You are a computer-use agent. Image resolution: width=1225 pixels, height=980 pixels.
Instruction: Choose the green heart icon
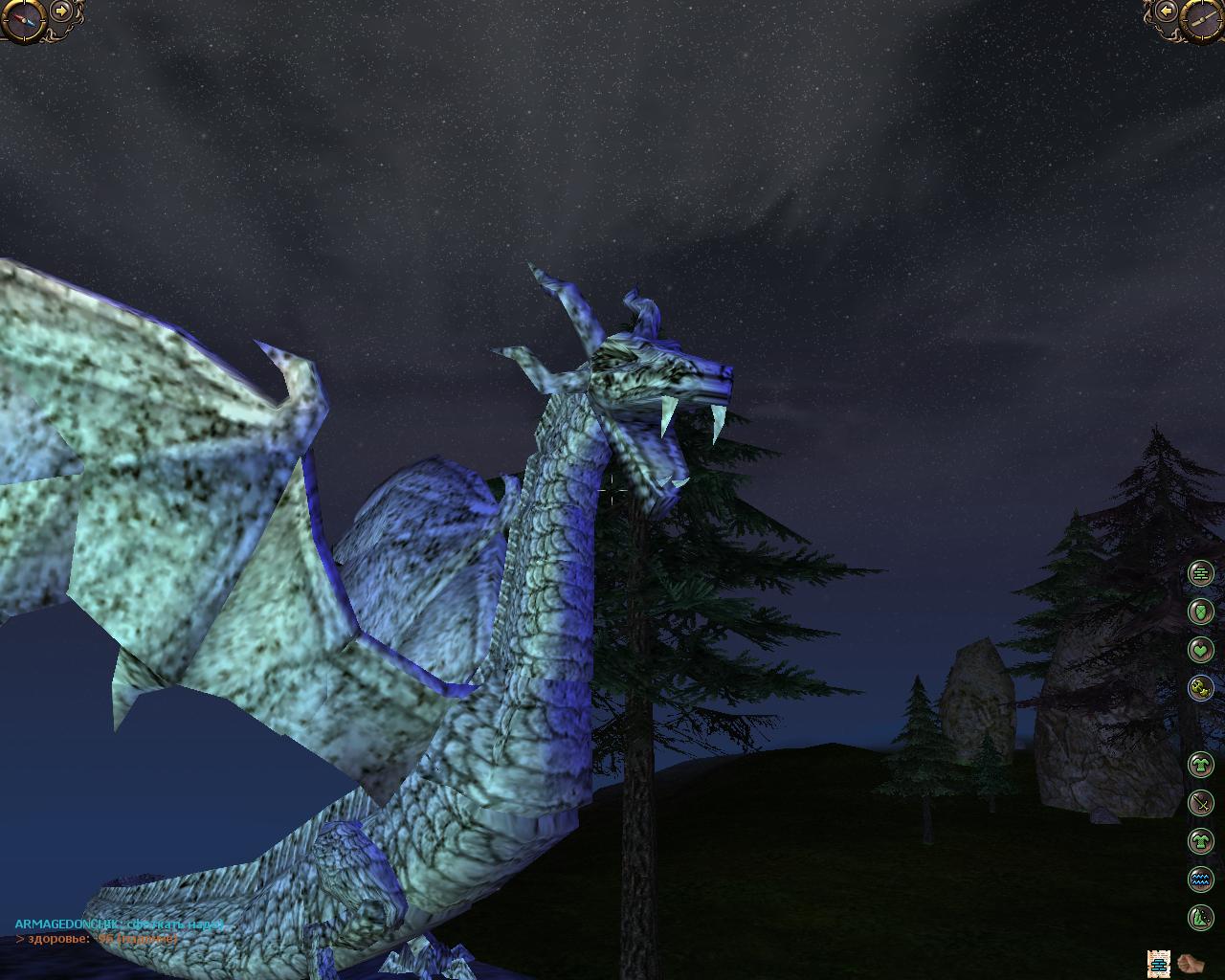pos(1200,650)
